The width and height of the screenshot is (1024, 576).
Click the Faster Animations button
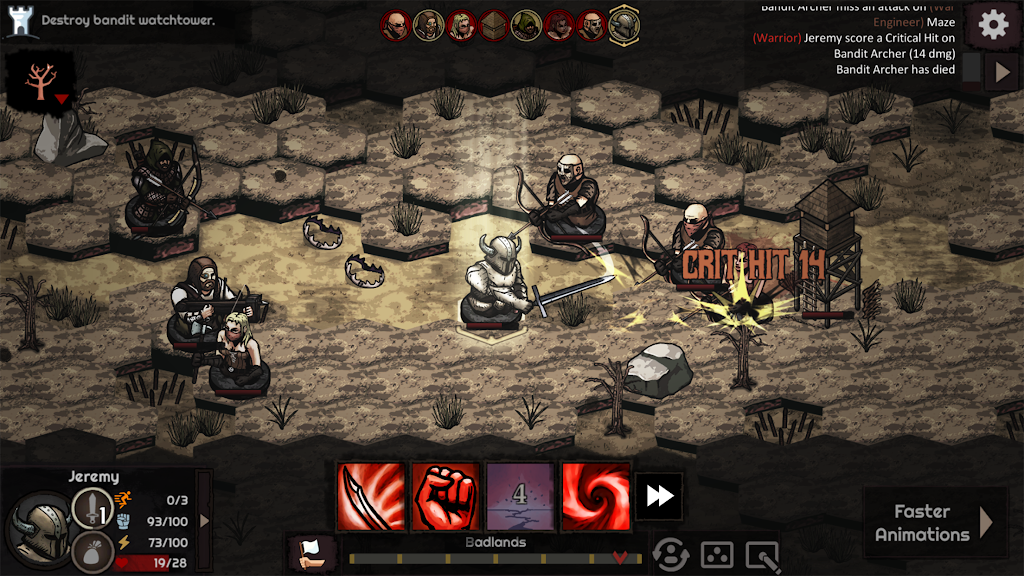point(934,522)
